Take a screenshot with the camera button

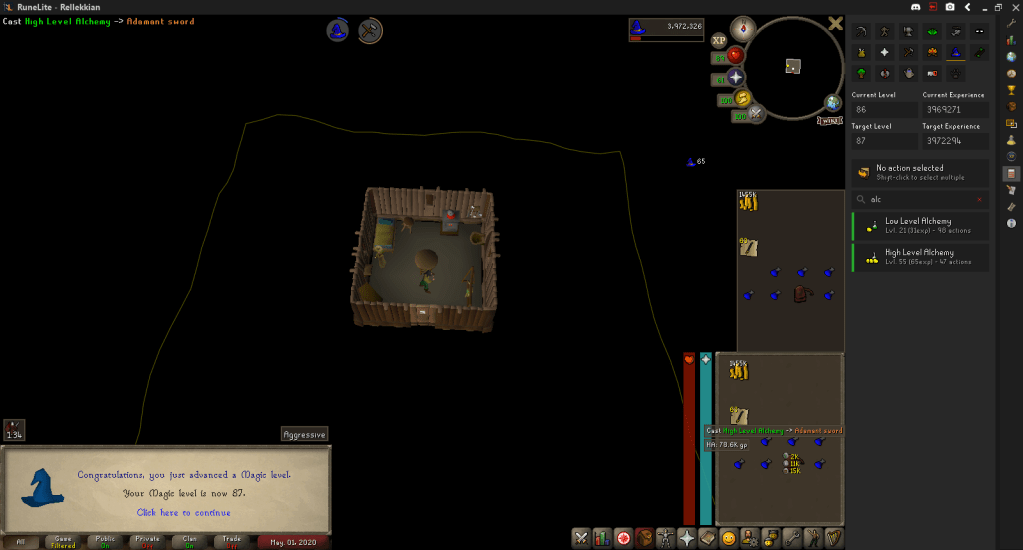tap(947, 7)
